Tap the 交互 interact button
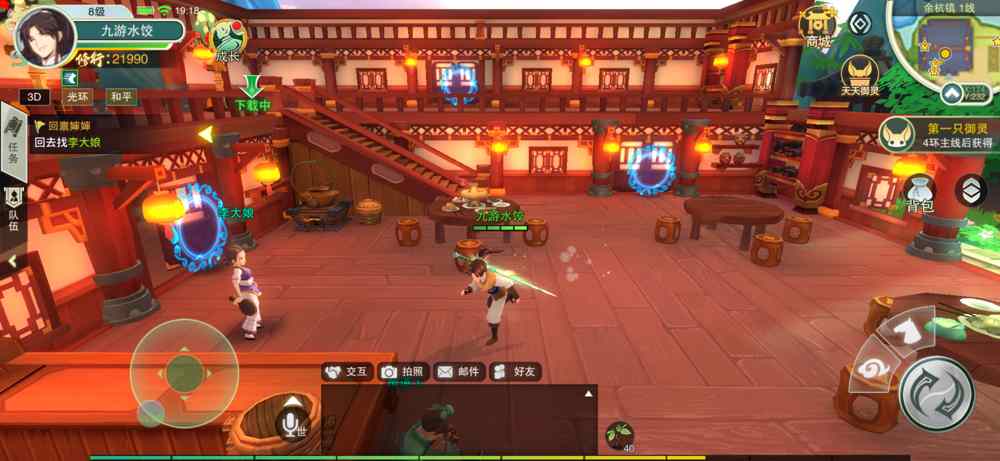This screenshot has height=461, width=1000. click(346, 372)
